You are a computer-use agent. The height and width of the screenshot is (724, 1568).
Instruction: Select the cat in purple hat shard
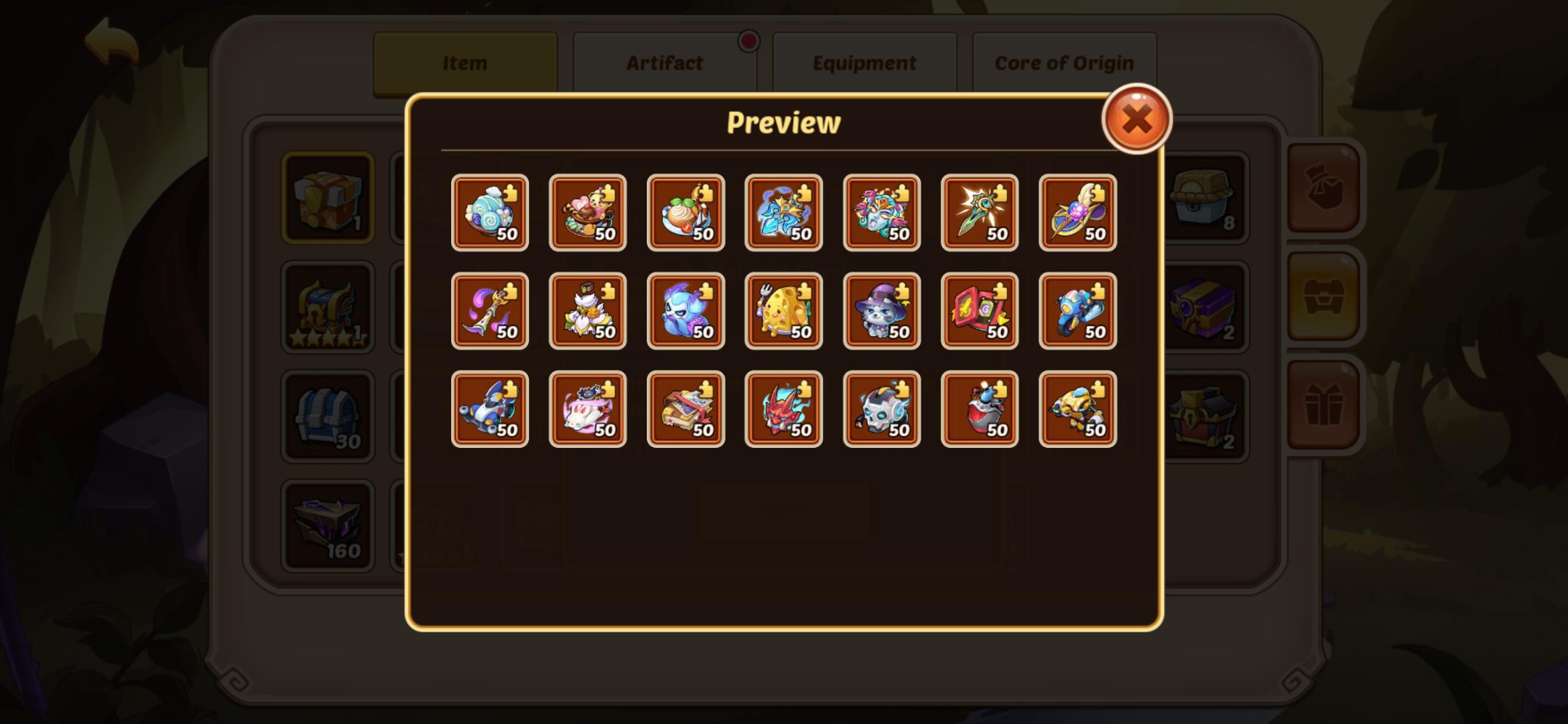point(881,310)
